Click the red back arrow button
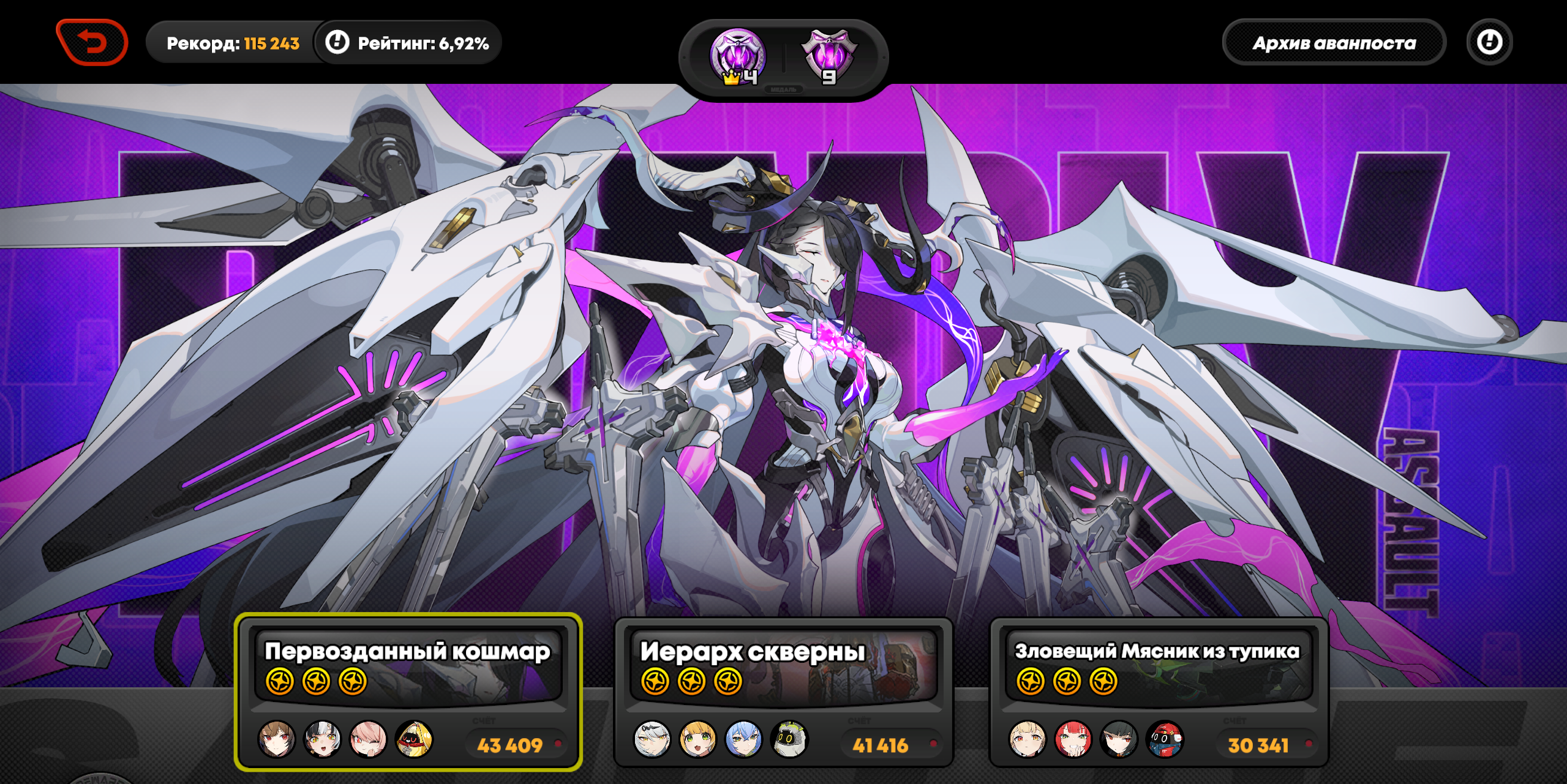 92,42
